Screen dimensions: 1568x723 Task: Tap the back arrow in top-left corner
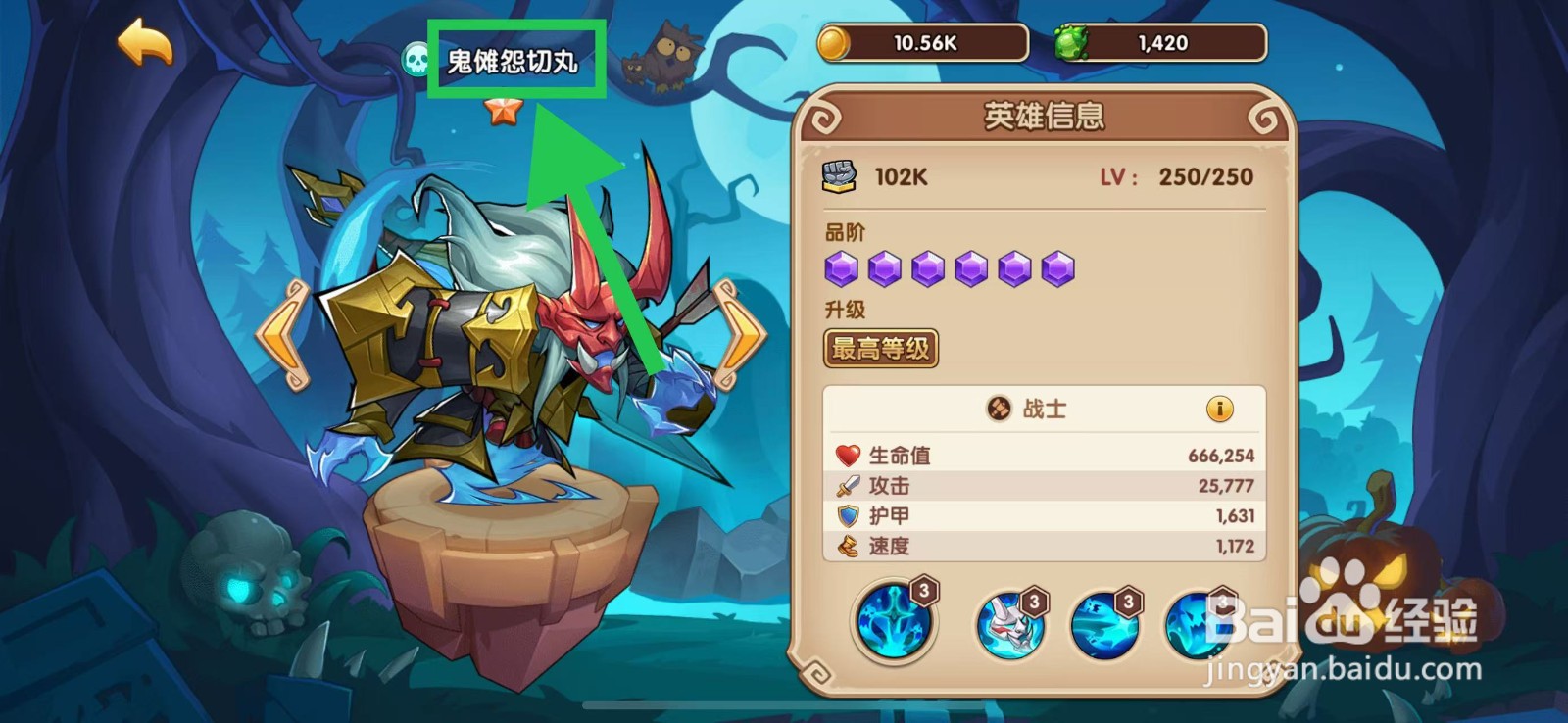pos(144,41)
